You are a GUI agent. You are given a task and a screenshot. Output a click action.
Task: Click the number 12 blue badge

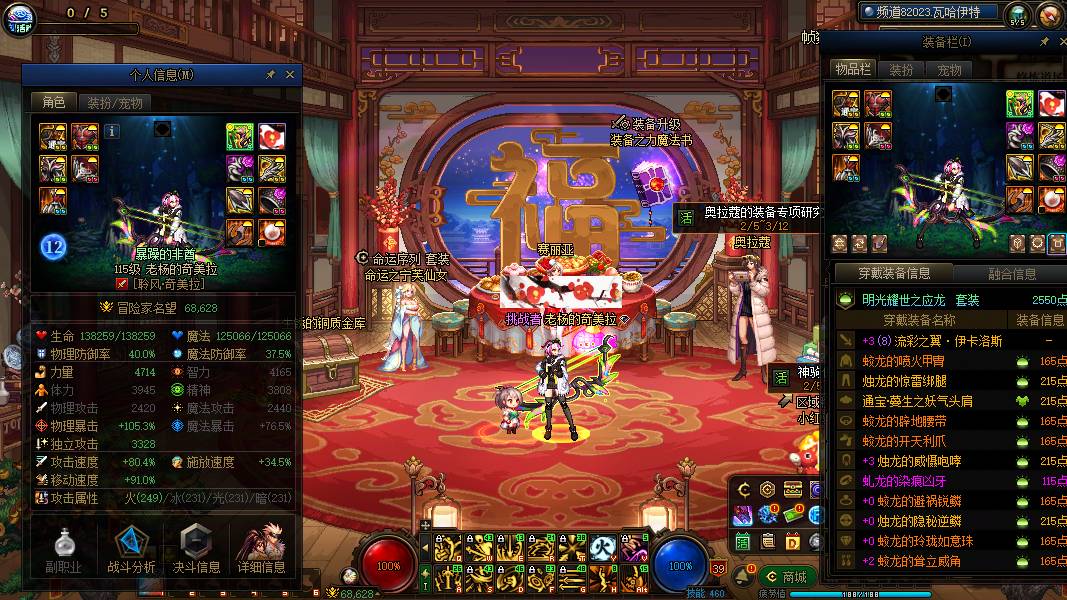tap(53, 247)
